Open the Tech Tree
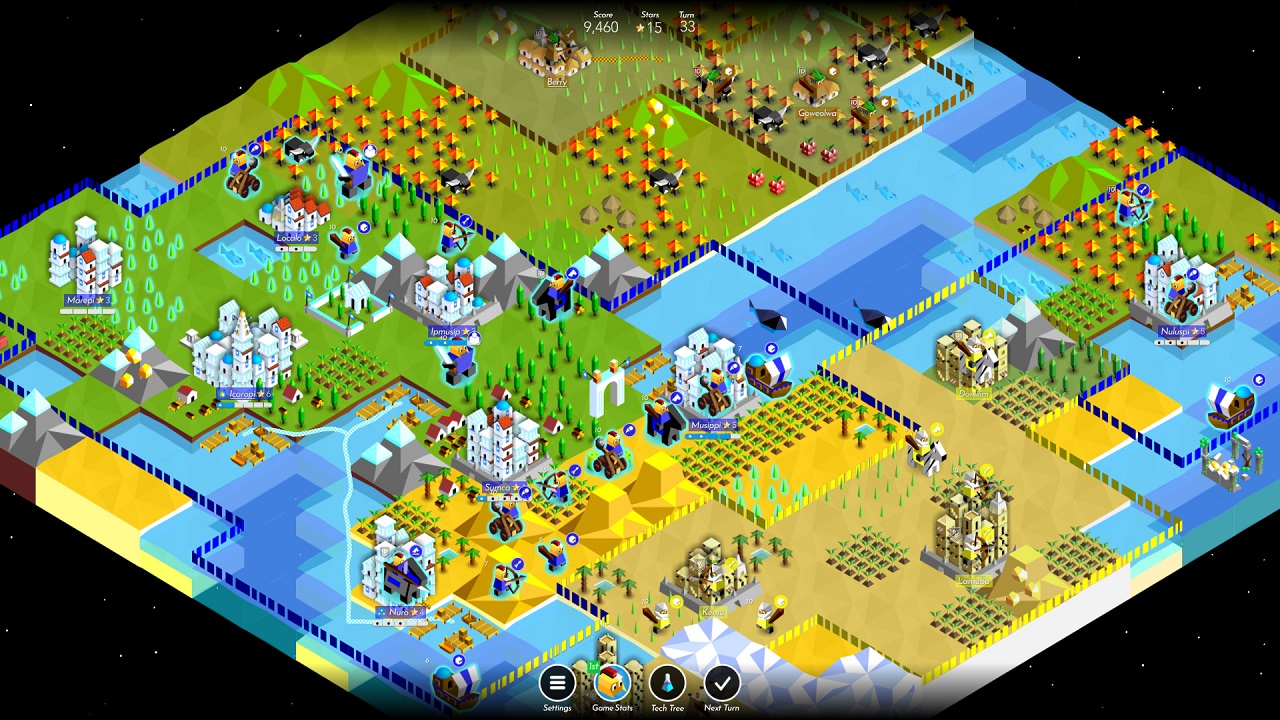 (667, 685)
